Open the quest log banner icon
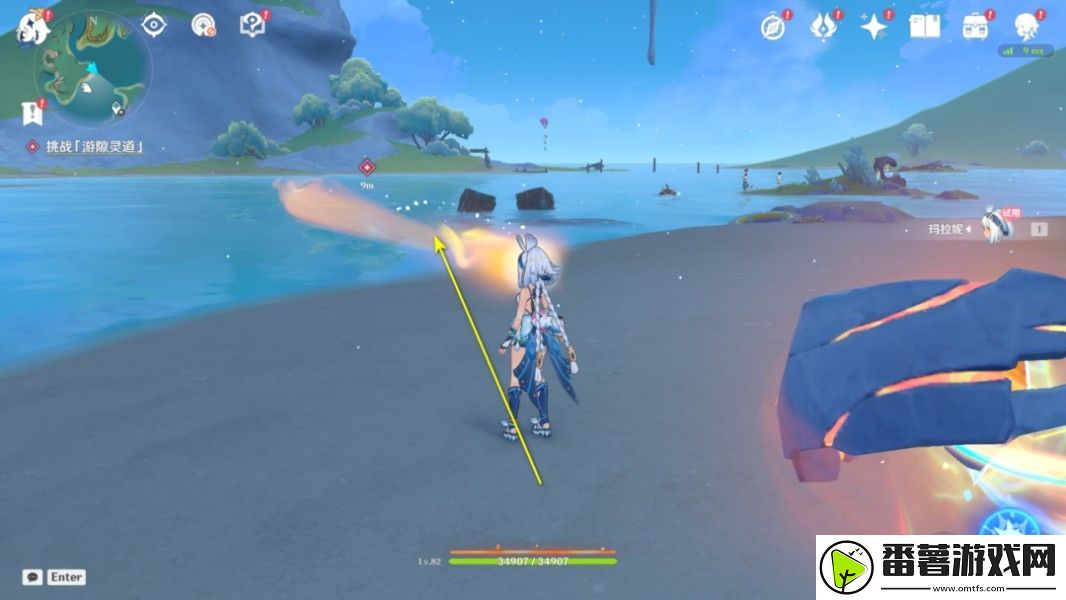Viewport: 1066px width, 600px height. (x=33, y=110)
